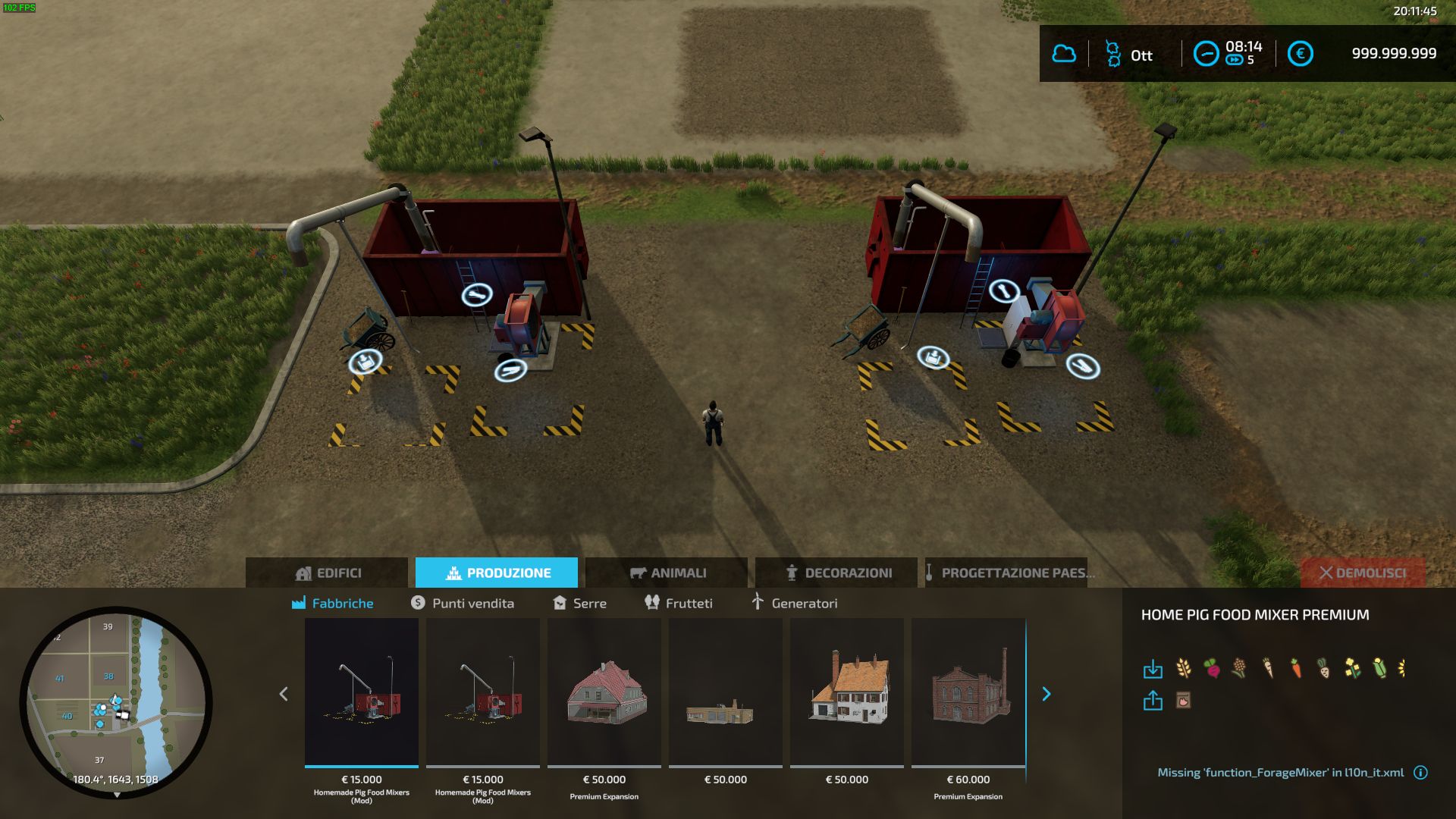This screenshot has height=819, width=1456.
Task: Click the info icon beside the missing text warning
Action: point(1420,773)
